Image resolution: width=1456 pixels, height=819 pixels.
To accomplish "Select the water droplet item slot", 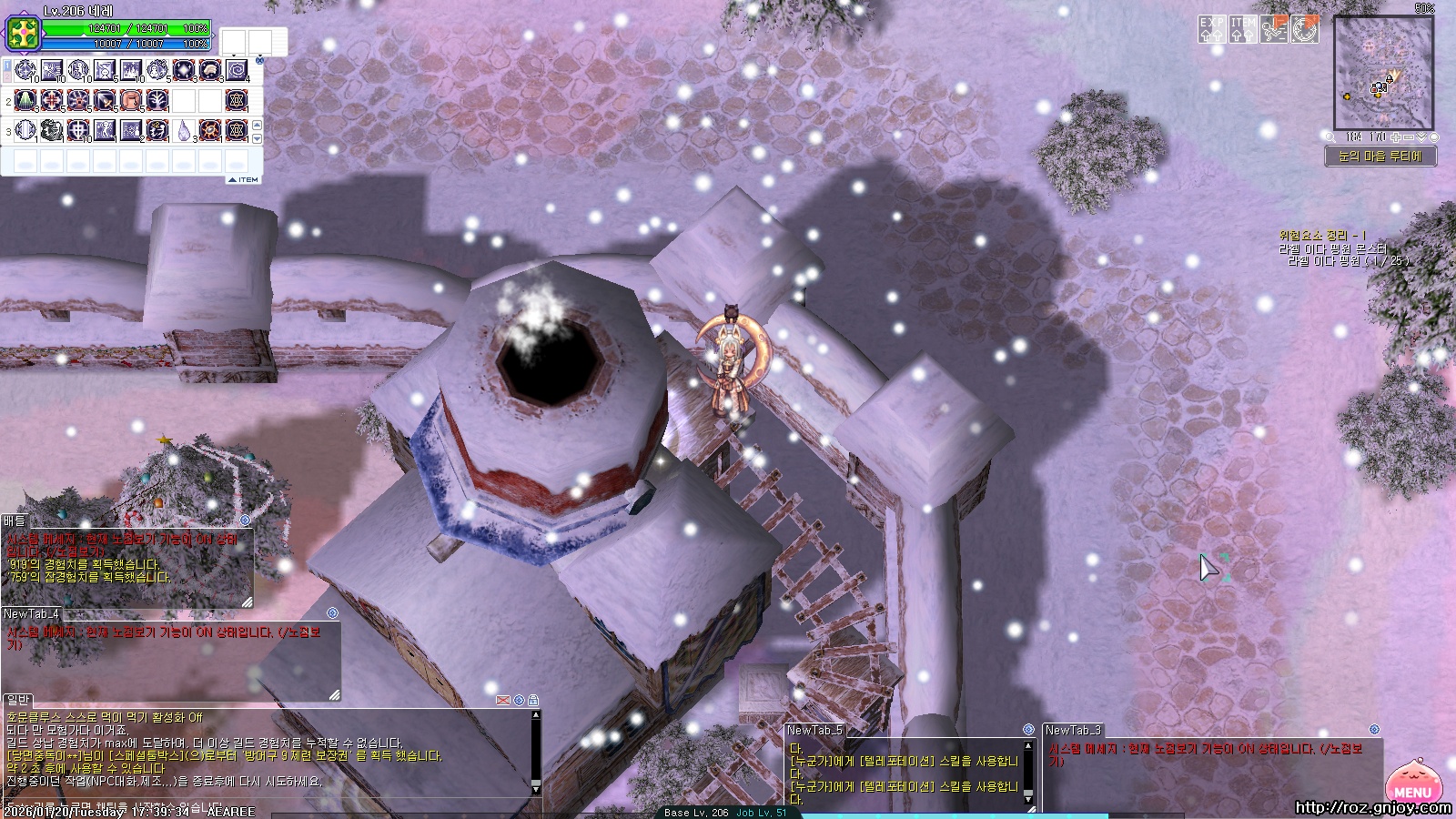I will [x=184, y=130].
